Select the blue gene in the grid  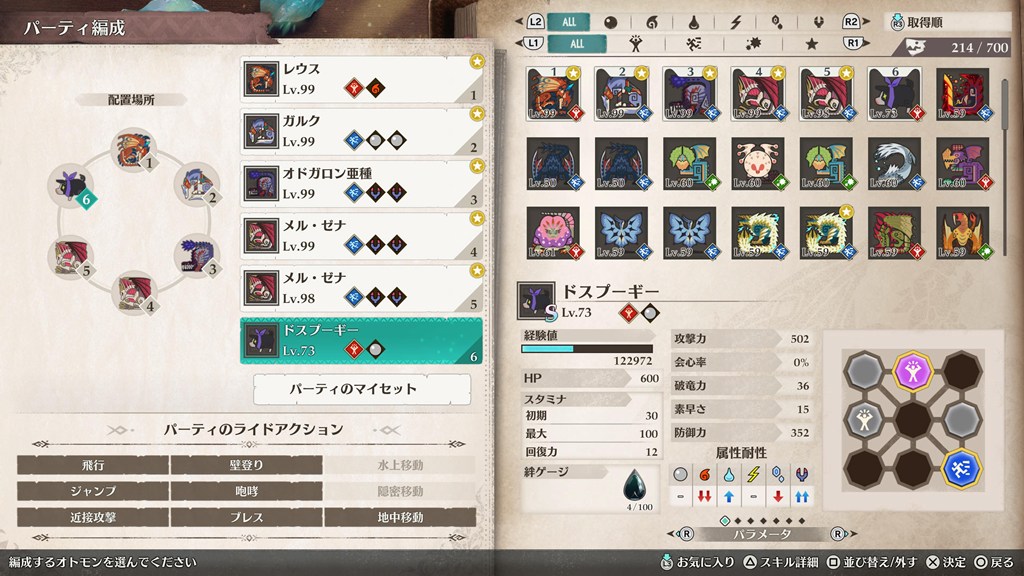[x=961, y=466]
